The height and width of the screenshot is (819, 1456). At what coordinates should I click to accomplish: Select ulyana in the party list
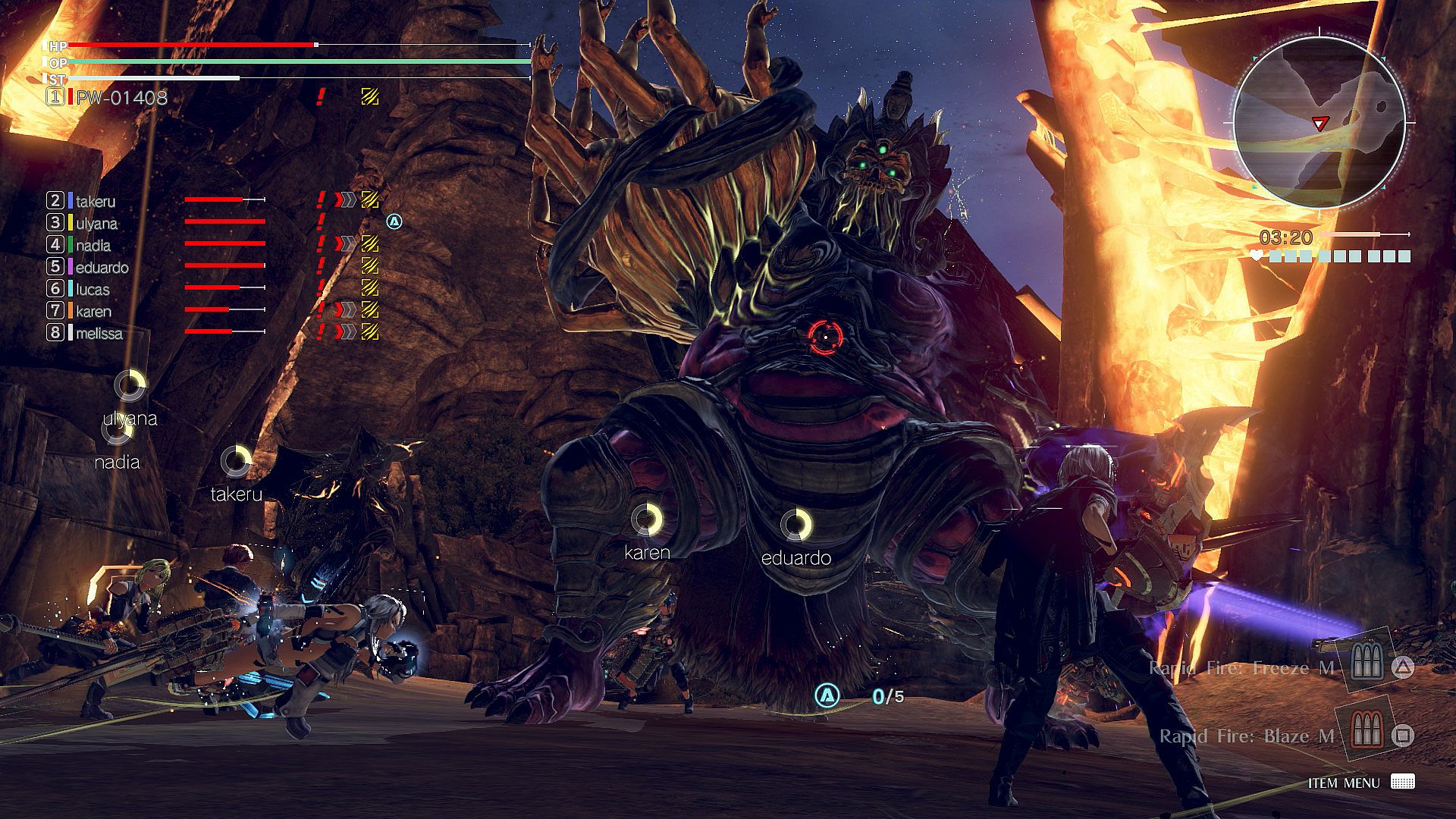coord(96,223)
